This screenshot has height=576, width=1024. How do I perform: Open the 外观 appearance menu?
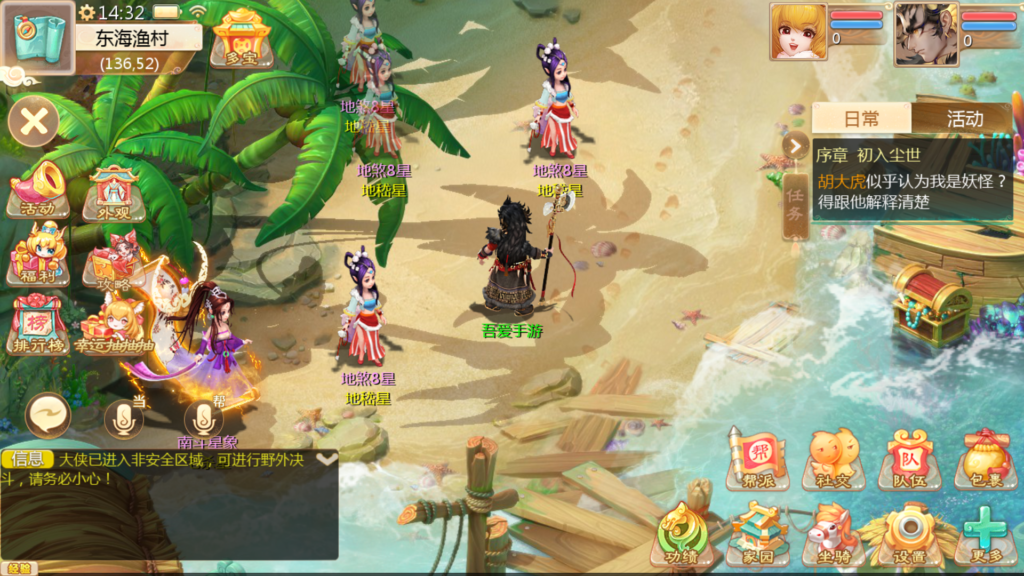pos(115,193)
